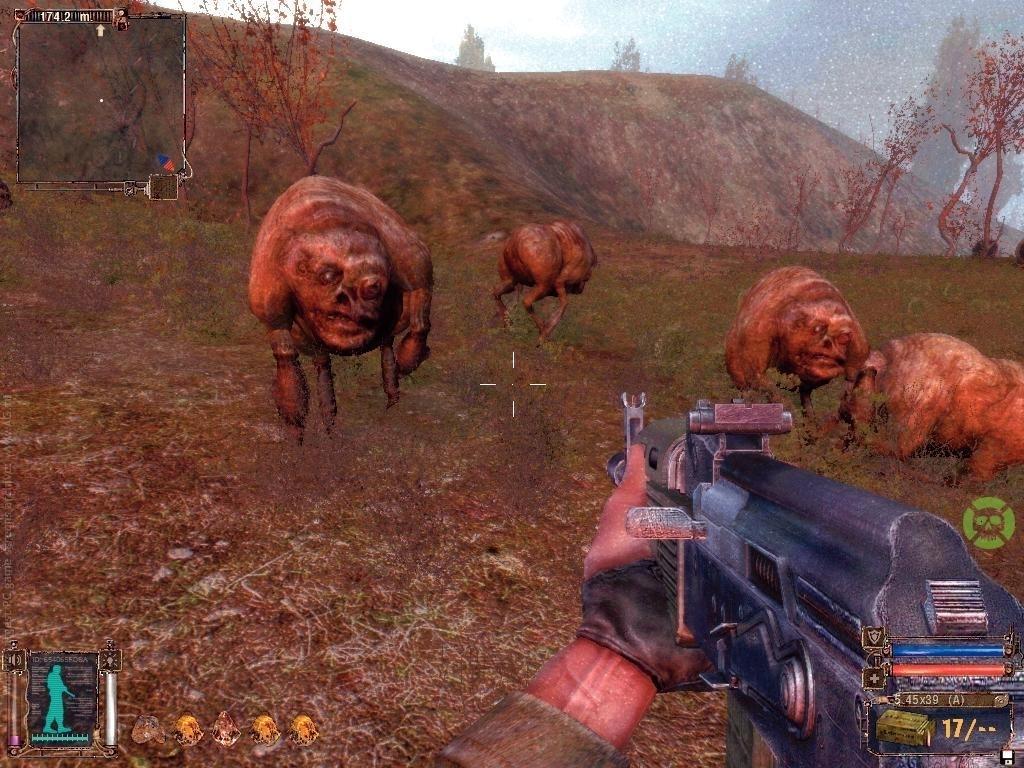The image size is (1024, 768).
Task: Click the blue and red minimap marker
Action: pyautogui.click(x=165, y=161)
